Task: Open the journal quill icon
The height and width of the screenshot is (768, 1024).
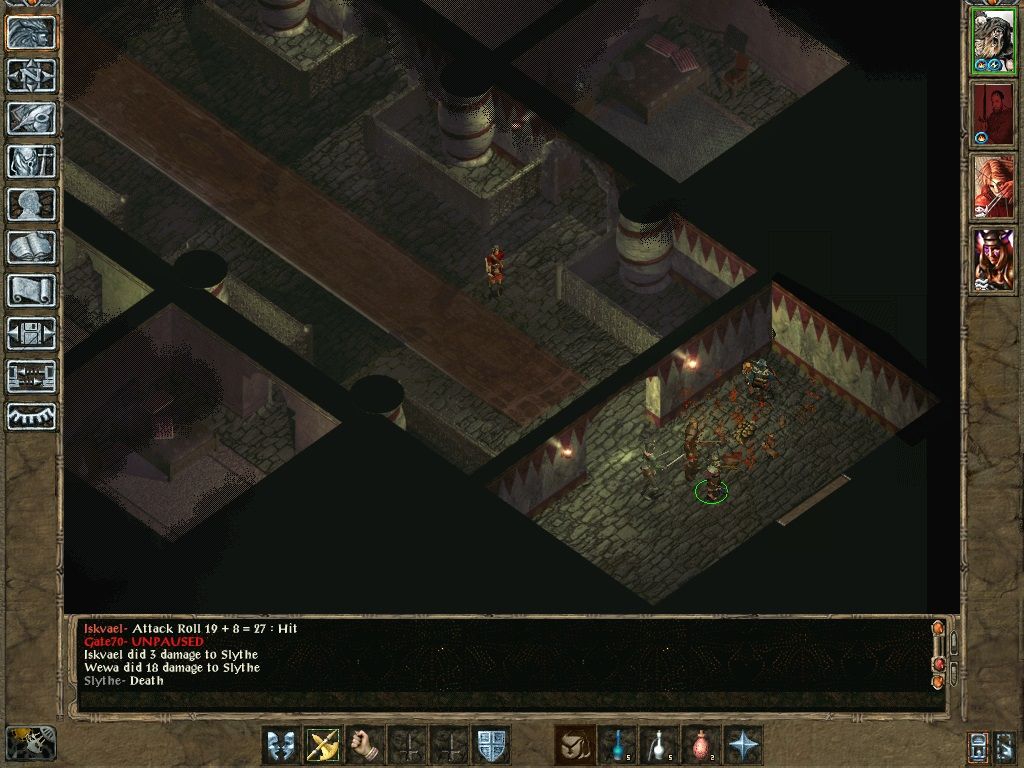Action: (31, 119)
